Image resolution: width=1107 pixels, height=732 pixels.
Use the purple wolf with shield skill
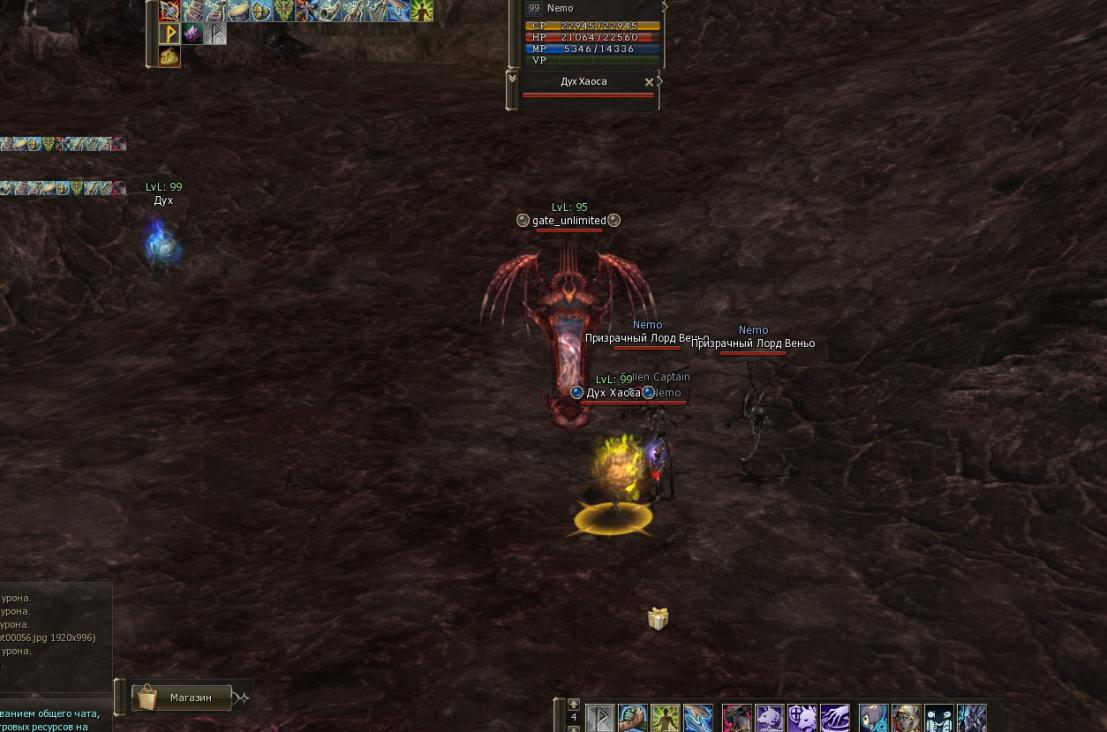(802, 717)
